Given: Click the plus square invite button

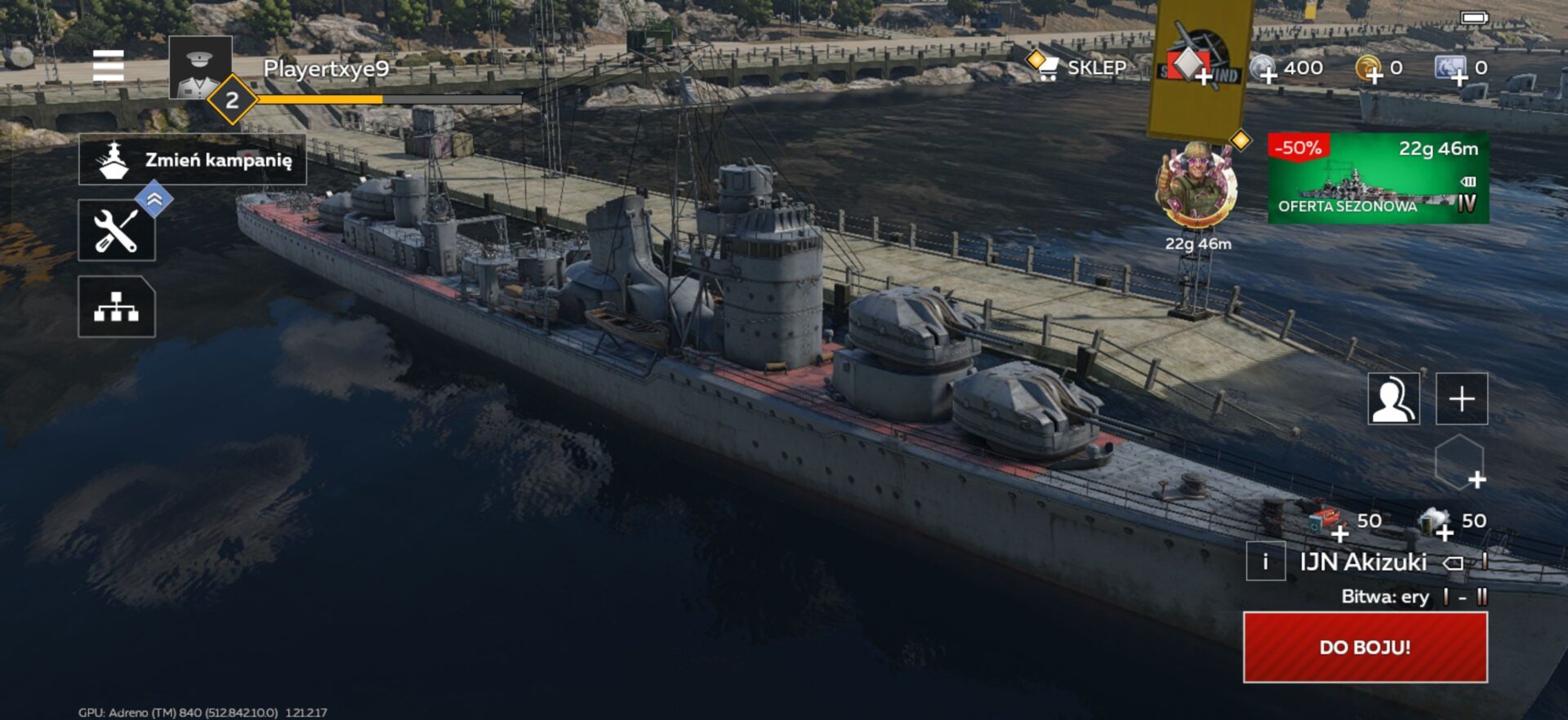Looking at the screenshot, I should click(x=1462, y=399).
